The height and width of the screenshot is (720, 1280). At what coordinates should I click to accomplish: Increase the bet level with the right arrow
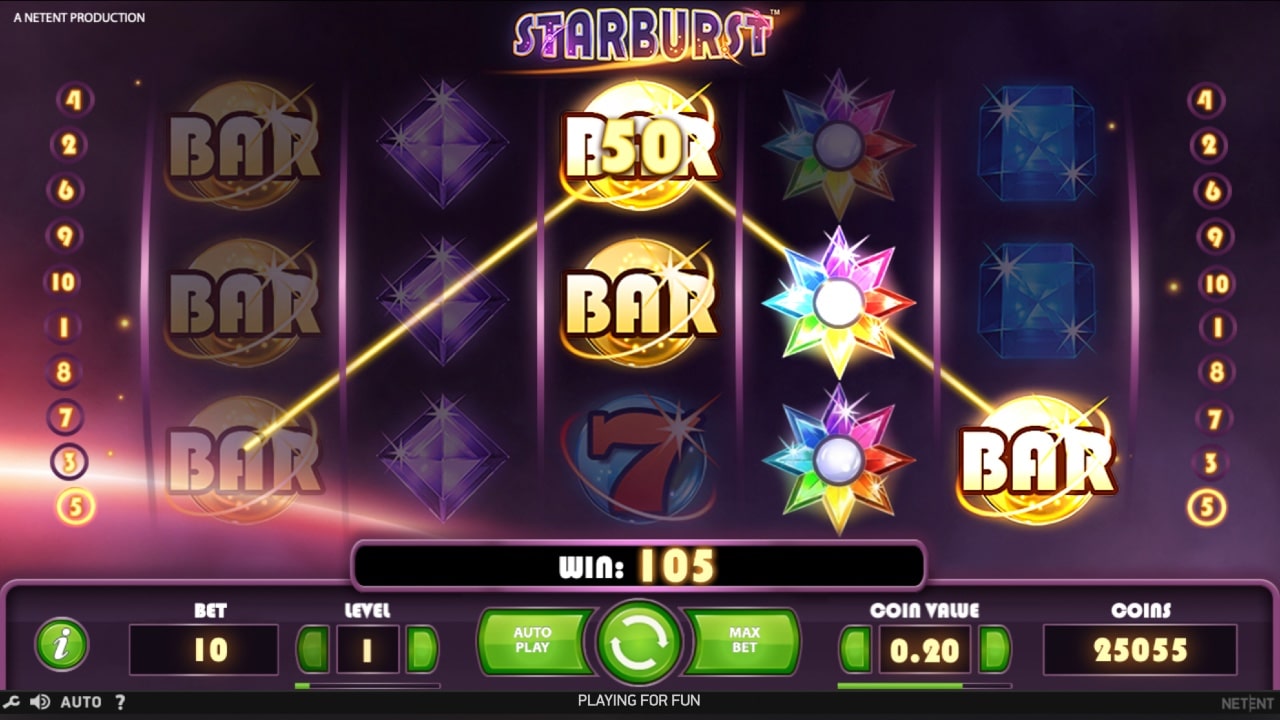[x=421, y=648]
